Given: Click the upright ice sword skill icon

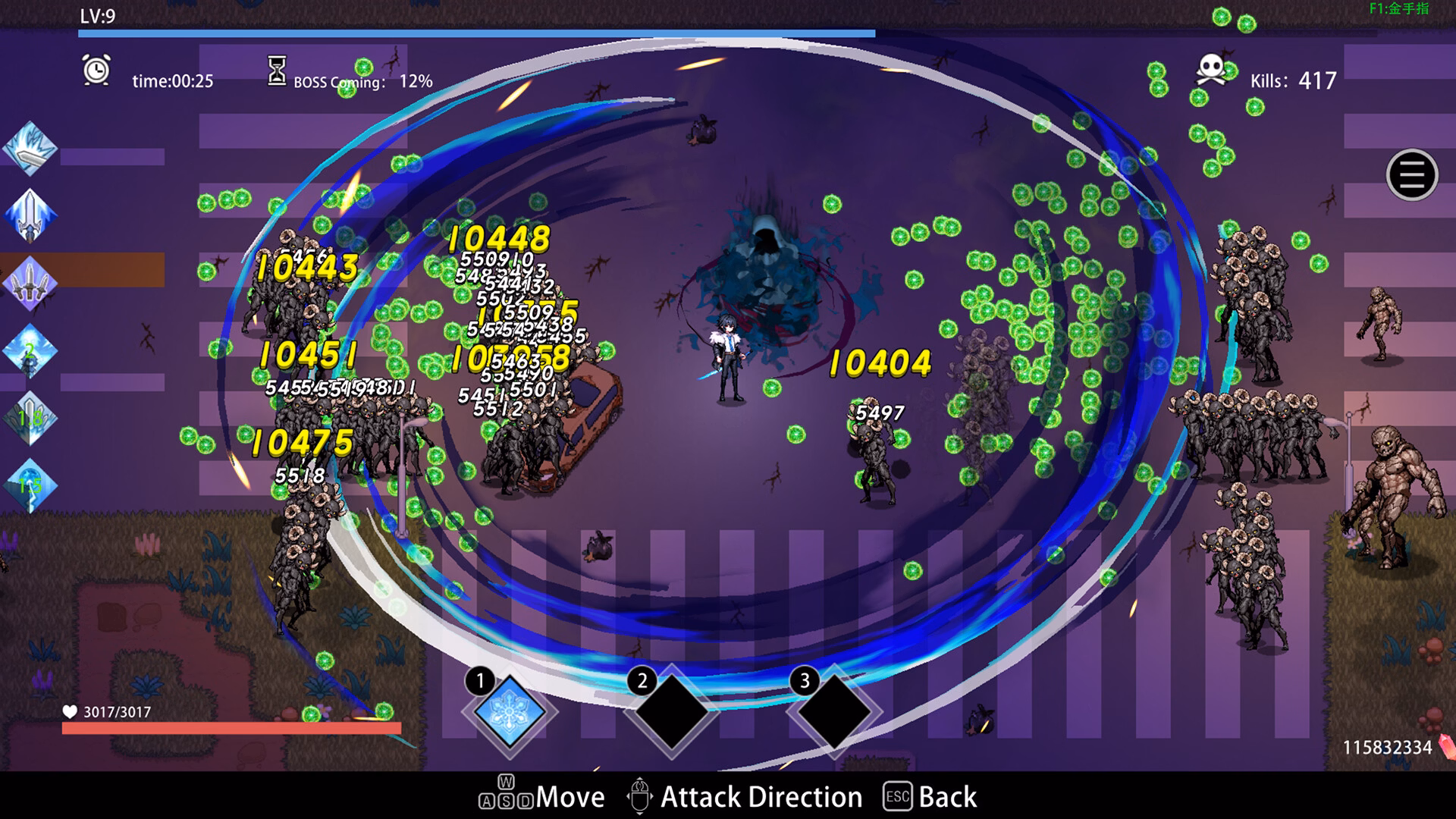Looking at the screenshot, I should click(x=30, y=215).
